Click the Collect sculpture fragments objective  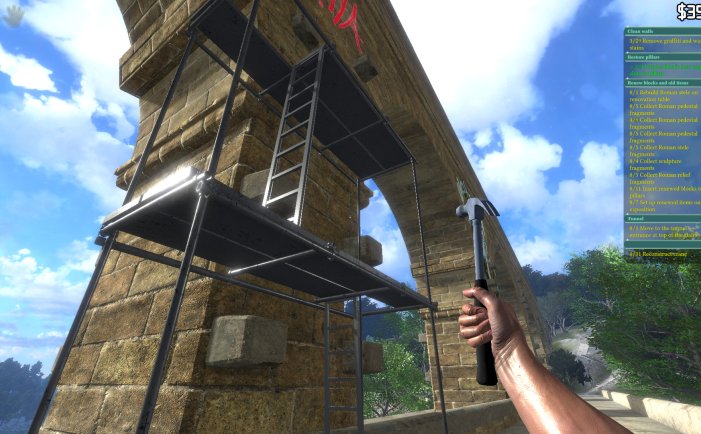click(x=662, y=161)
